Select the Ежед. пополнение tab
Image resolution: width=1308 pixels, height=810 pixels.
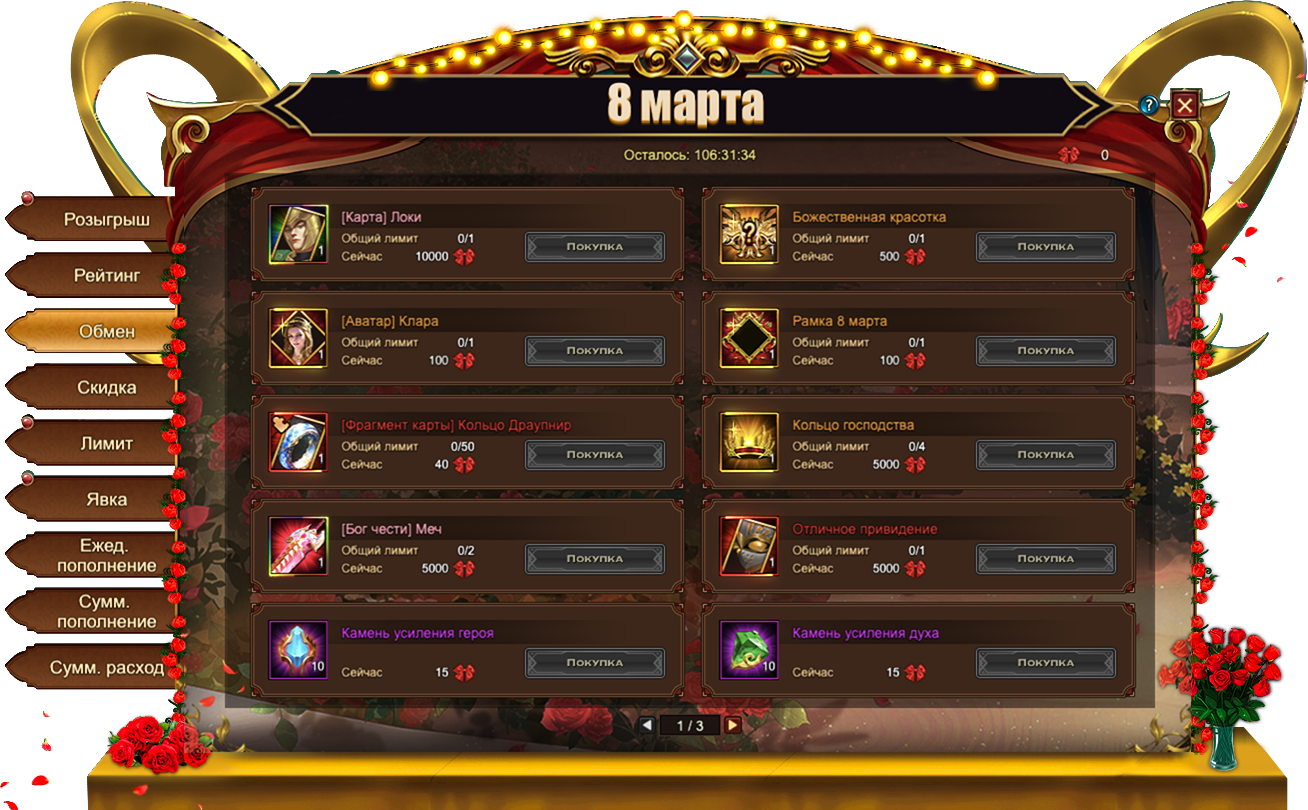click(x=106, y=555)
